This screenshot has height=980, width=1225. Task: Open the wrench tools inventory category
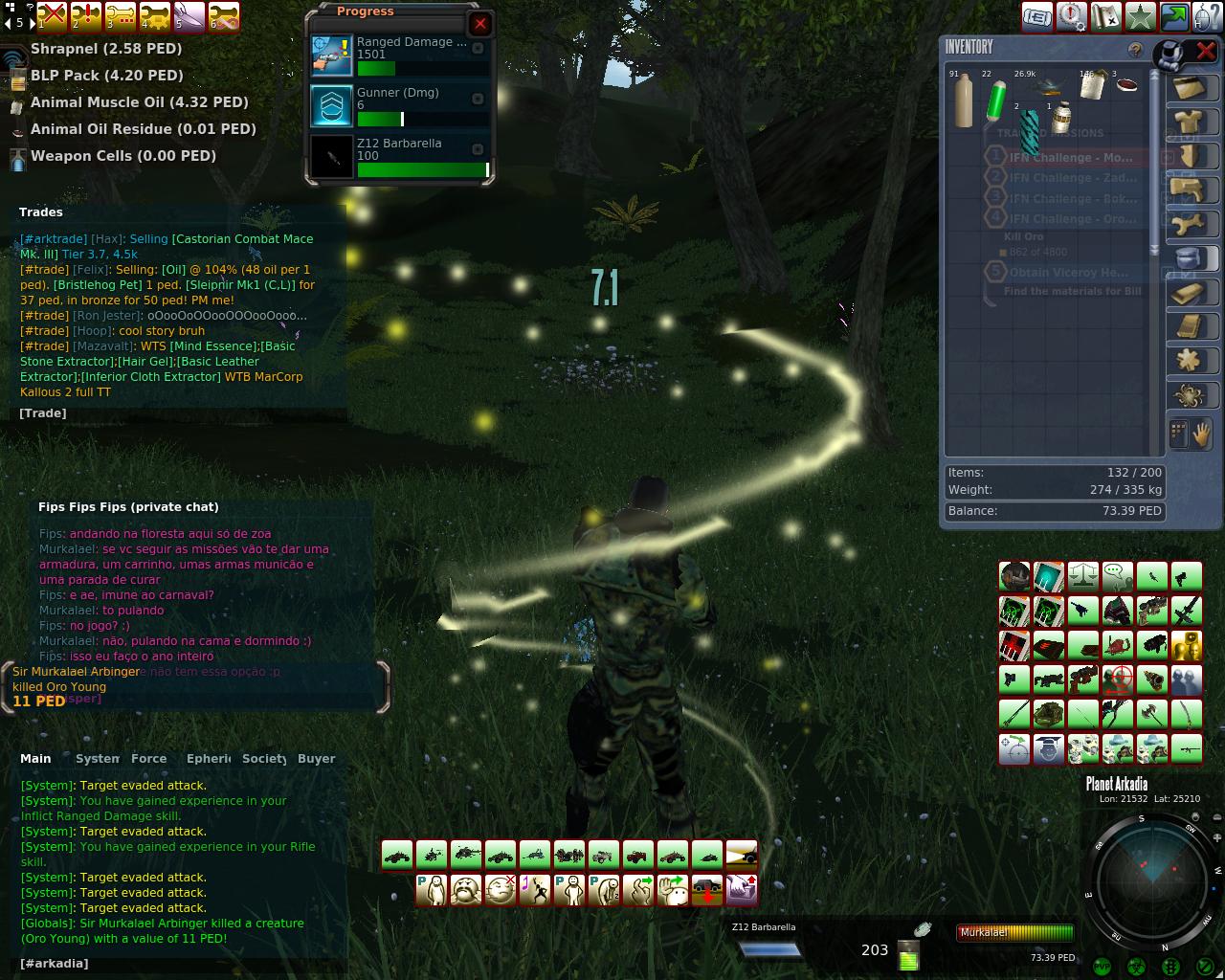pyautogui.click(x=1189, y=225)
